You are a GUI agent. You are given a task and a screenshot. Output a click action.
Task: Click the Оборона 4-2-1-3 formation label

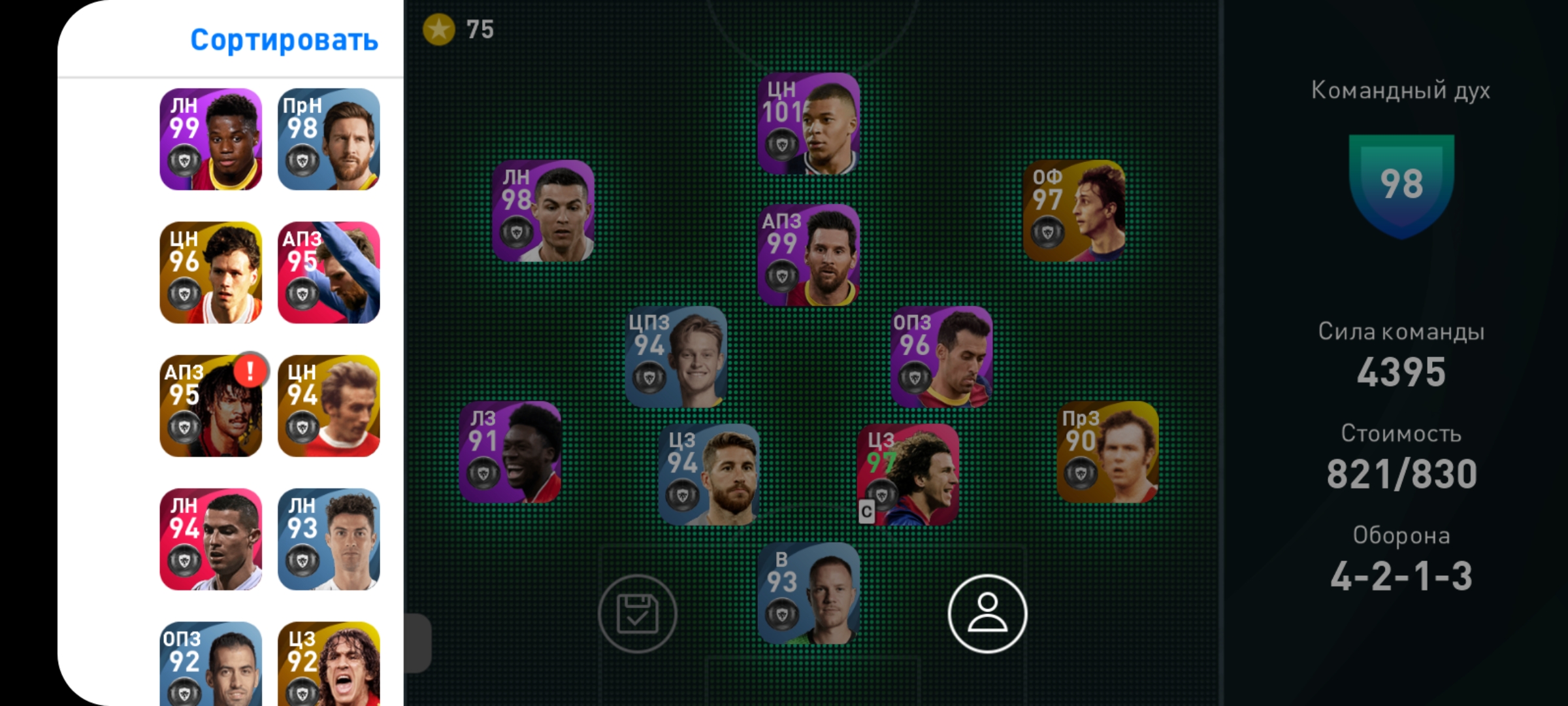pos(1400,575)
